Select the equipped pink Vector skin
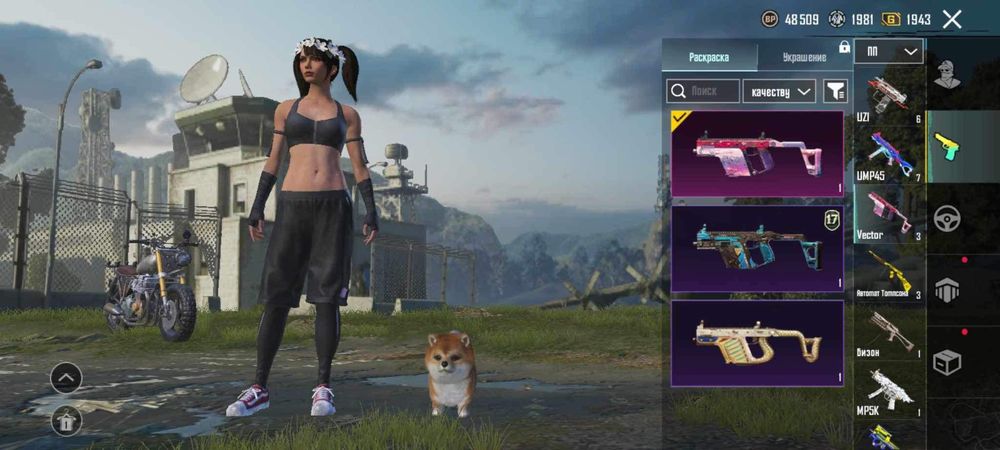The image size is (1000, 450). [x=757, y=153]
